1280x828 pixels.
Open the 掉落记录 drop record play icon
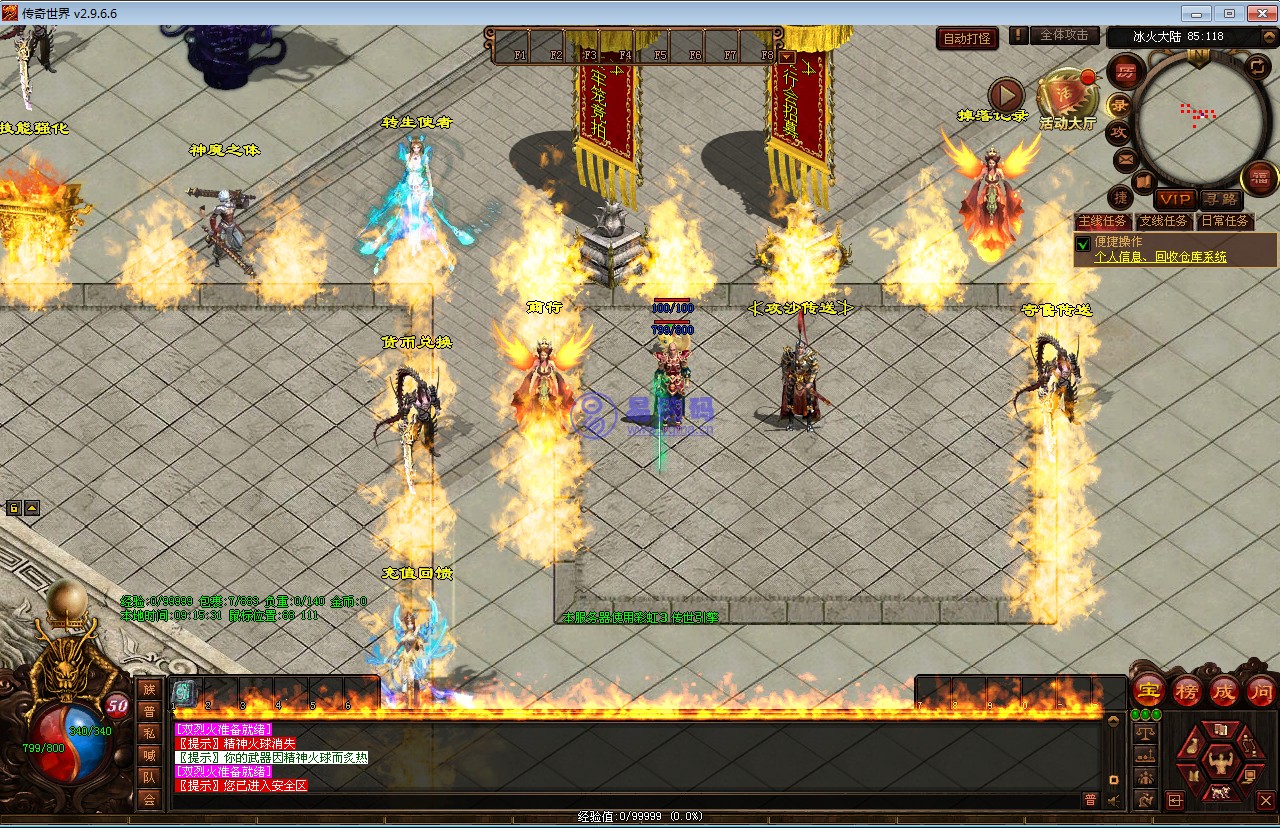[x=1006, y=96]
